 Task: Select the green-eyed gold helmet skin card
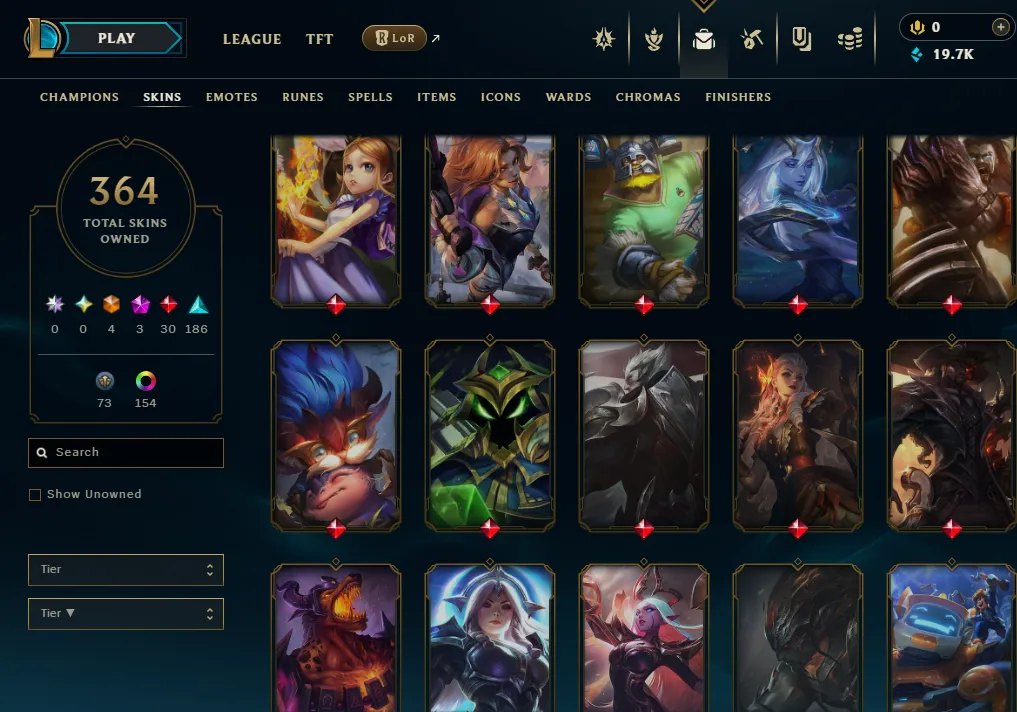(x=490, y=434)
